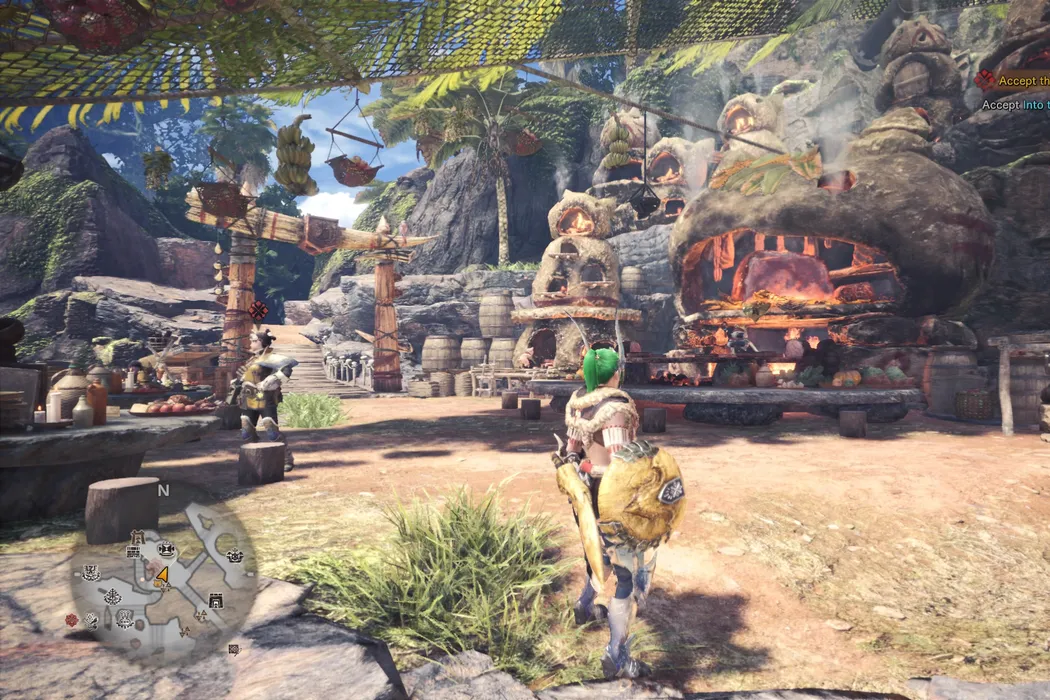
Task: Select the yellow player arrow on minimap
Action: [x=162, y=575]
